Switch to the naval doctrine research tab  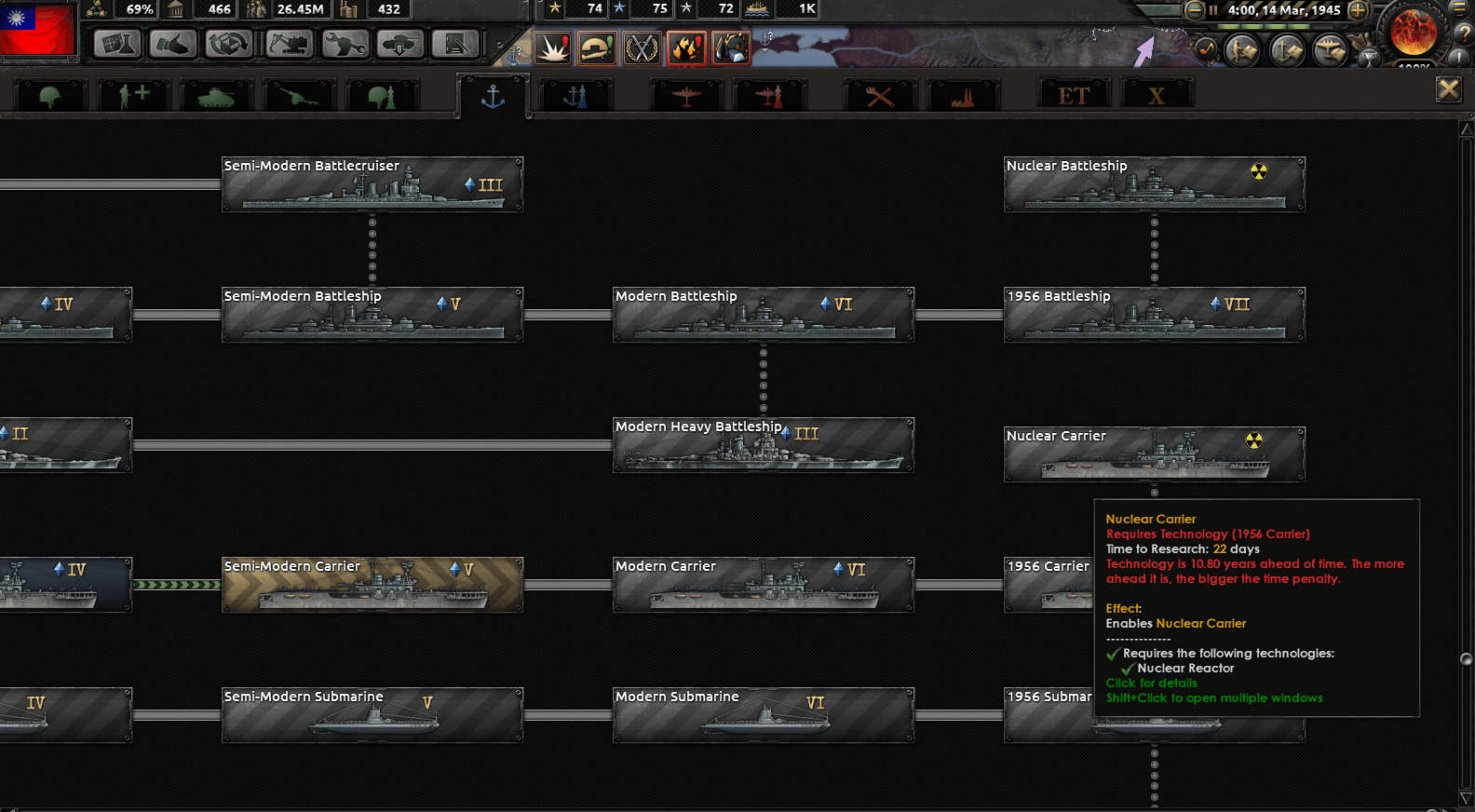pos(575,93)
